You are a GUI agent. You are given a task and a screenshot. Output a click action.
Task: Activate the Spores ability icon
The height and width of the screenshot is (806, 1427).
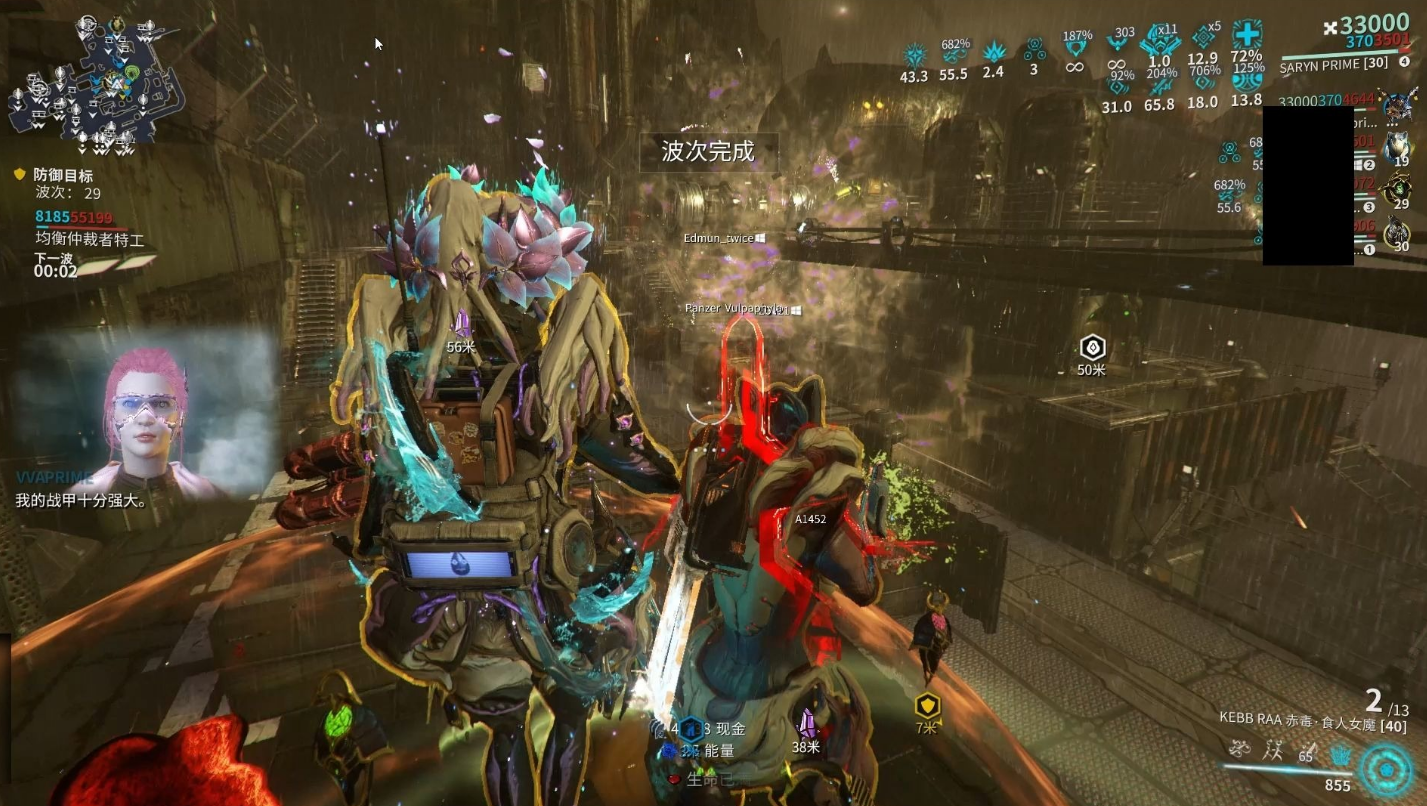click(x=1241, y=748)
